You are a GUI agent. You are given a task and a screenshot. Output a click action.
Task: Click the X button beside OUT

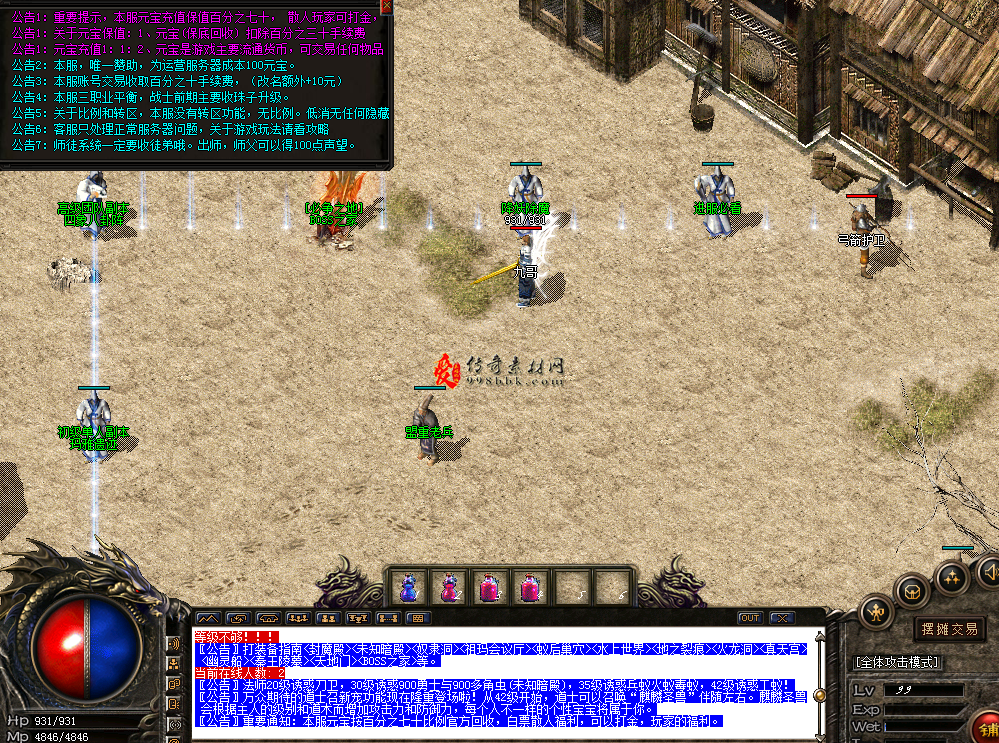pyautogui.click(x=780, y=618)
